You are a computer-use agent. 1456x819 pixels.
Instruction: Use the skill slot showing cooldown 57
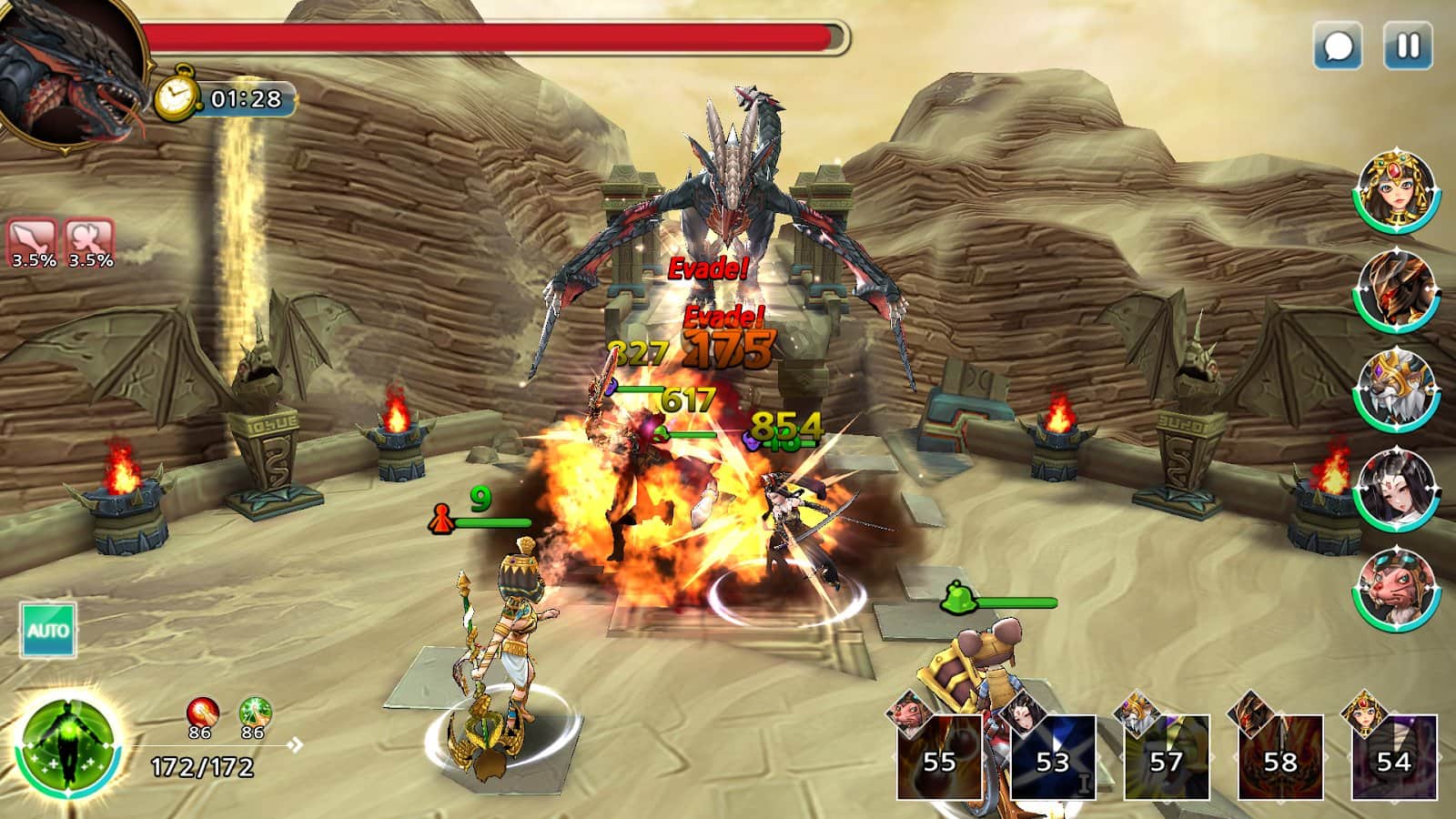tap(1167, 757)
